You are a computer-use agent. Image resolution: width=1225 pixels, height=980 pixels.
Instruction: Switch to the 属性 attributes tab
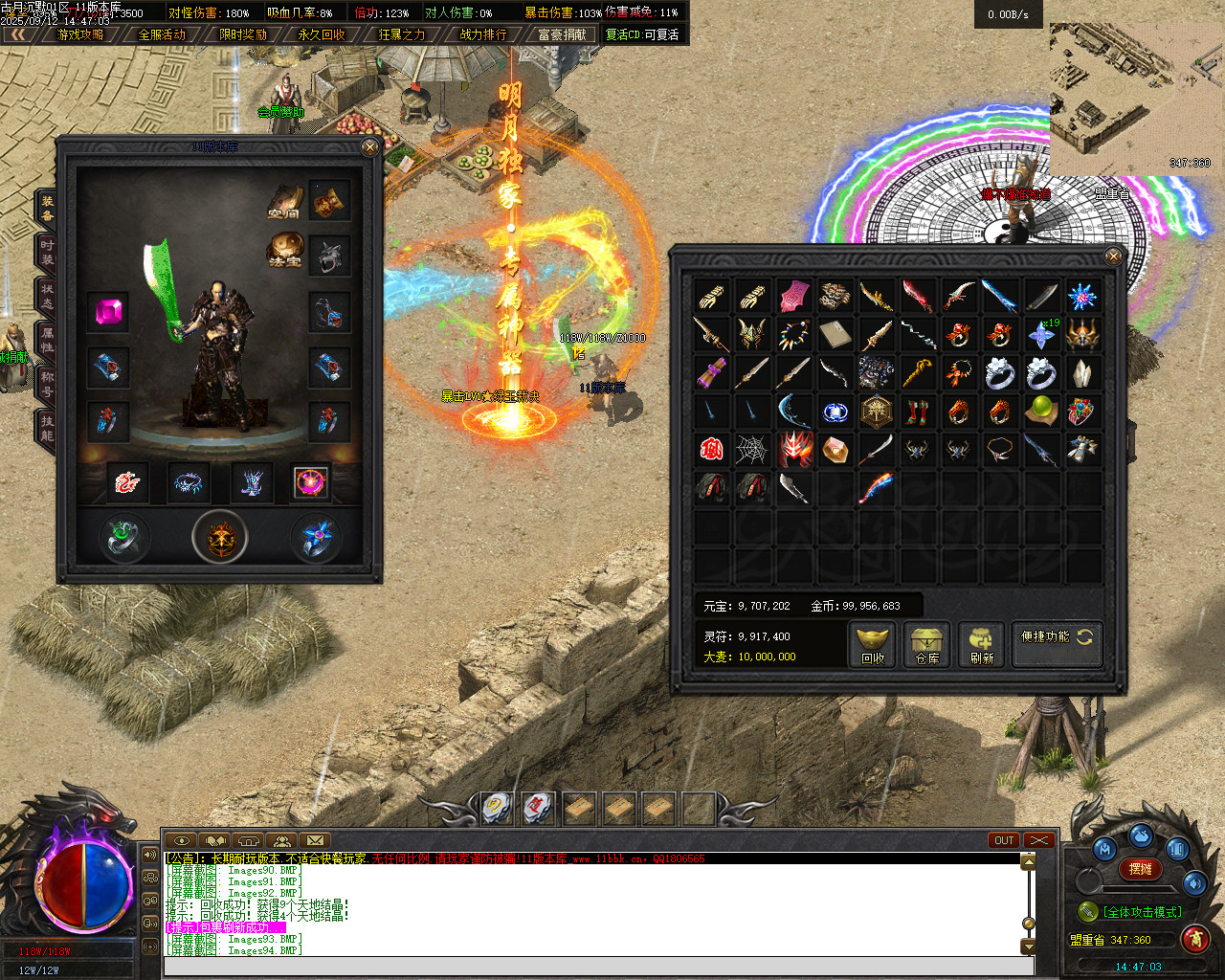(x=47, y=340)
